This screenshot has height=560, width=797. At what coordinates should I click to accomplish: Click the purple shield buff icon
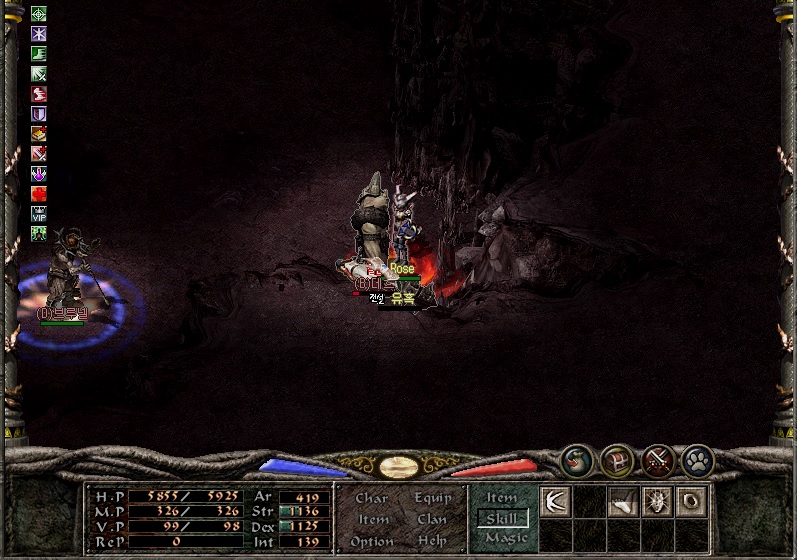[39, 114]
